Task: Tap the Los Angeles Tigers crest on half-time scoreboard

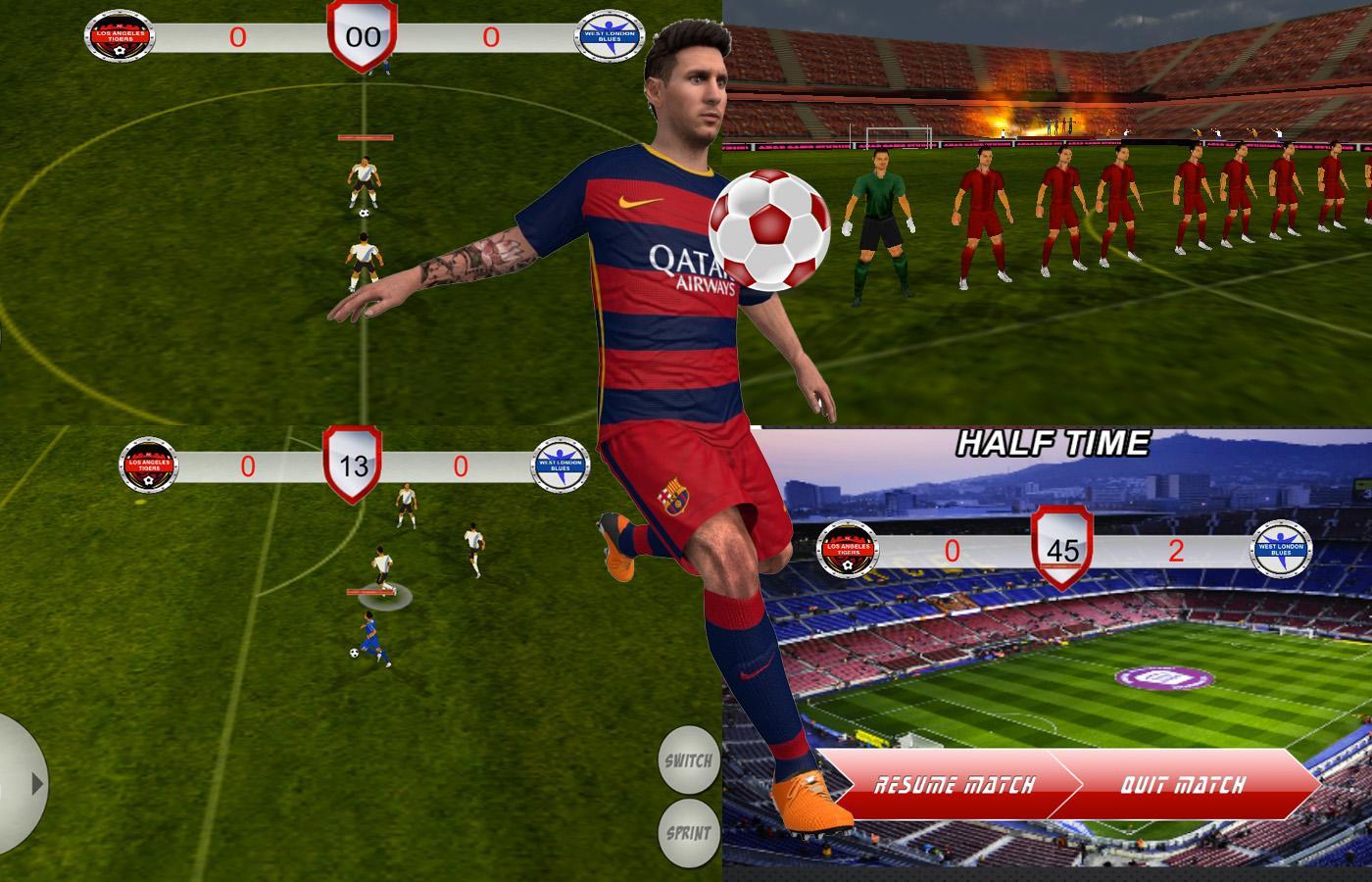Action: (x=849, y=550)
